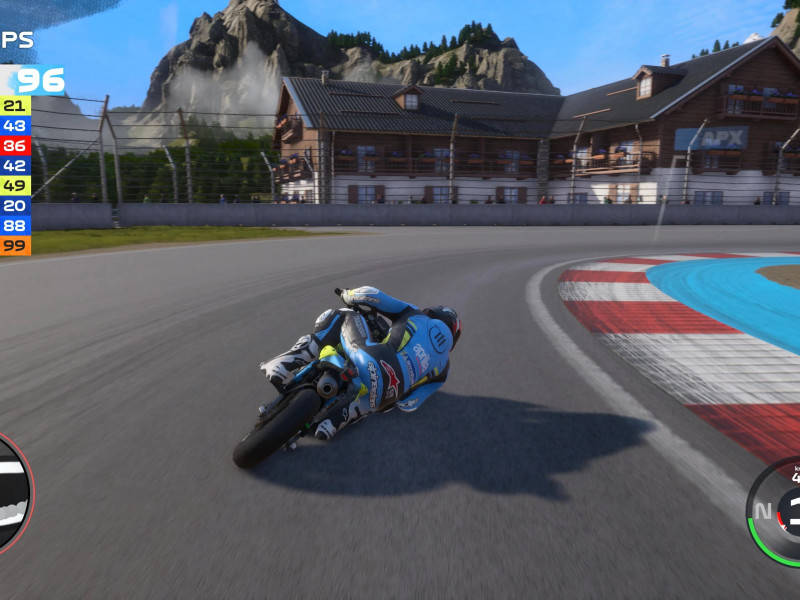Pick the yellow rider 49 row

[x=15, y=185]
